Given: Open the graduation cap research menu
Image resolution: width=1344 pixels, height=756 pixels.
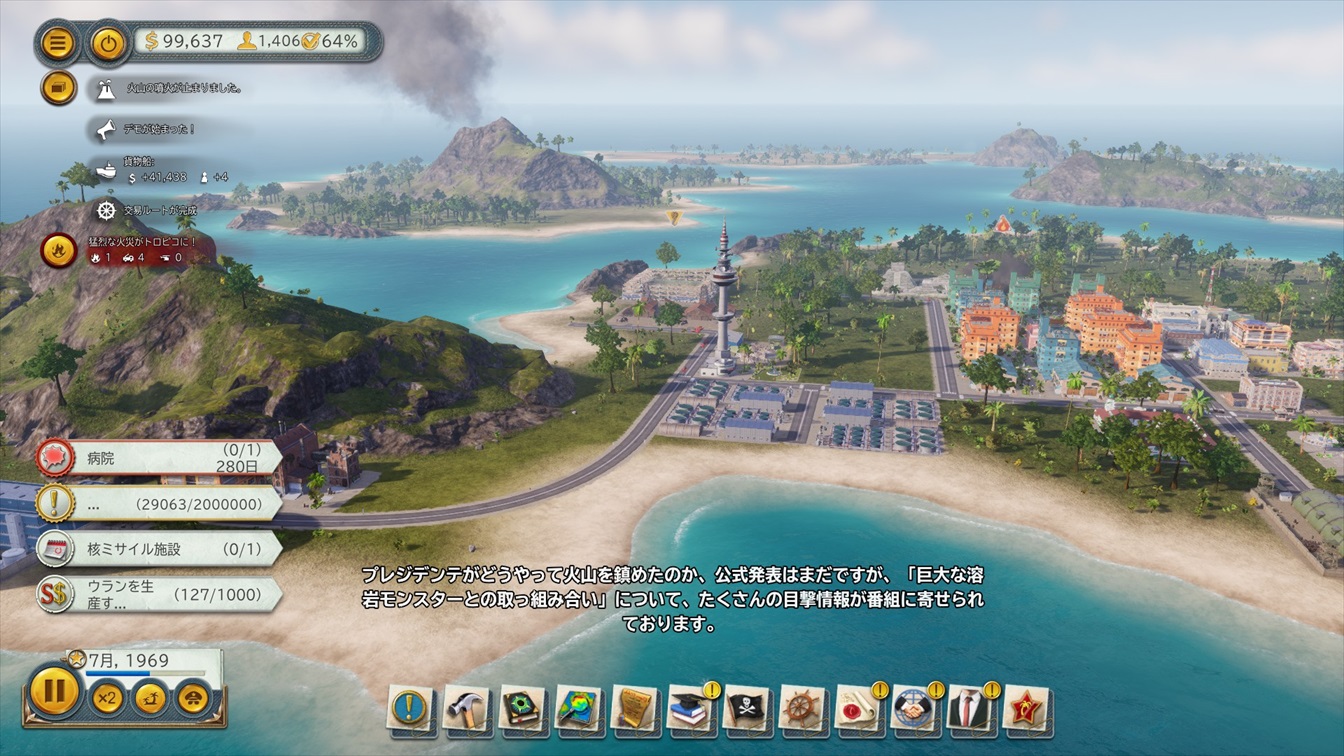Looking at the screenshot, I should point(690,708).
